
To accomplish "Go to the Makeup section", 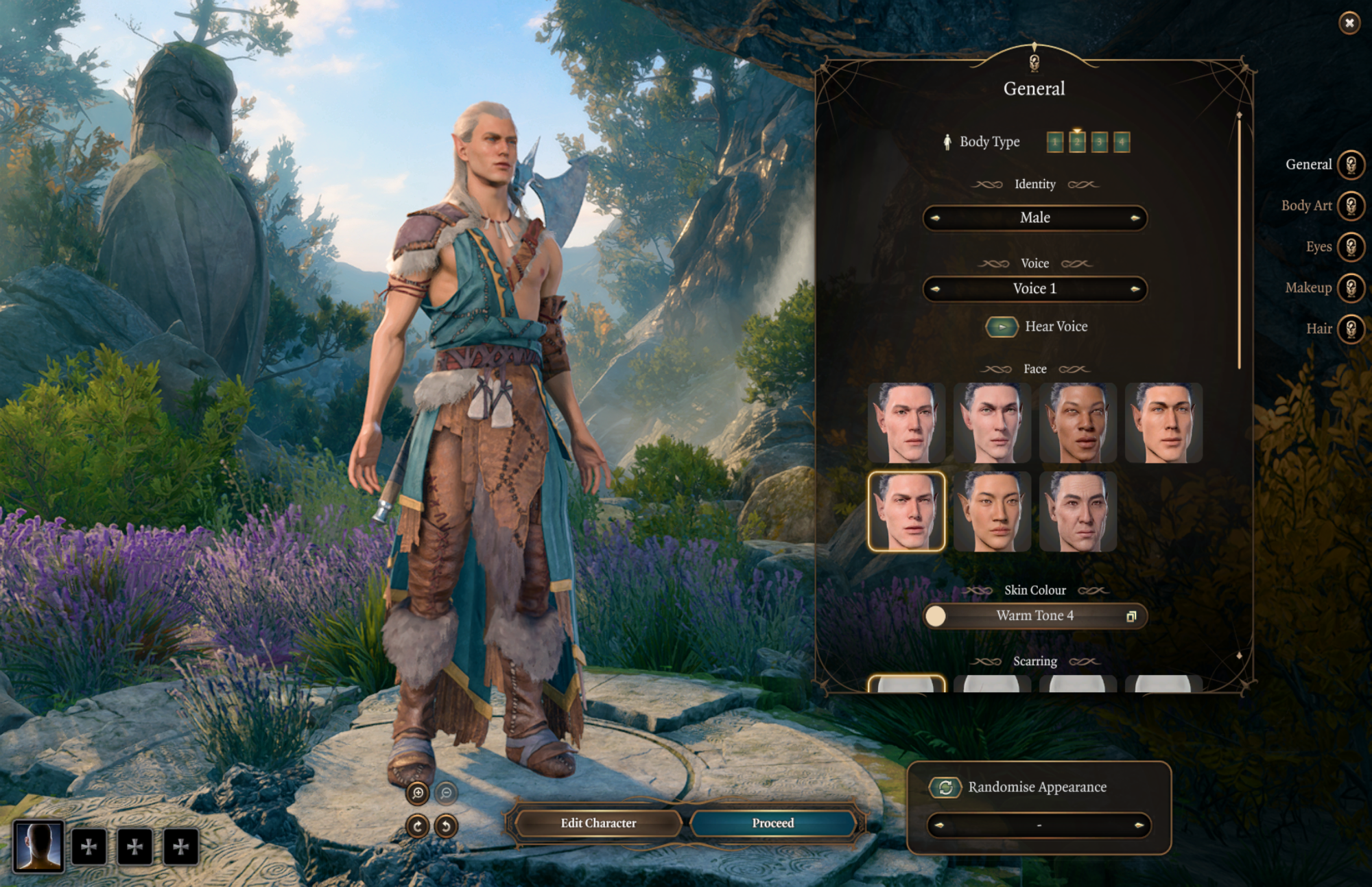I will [x=1351, y=288].
